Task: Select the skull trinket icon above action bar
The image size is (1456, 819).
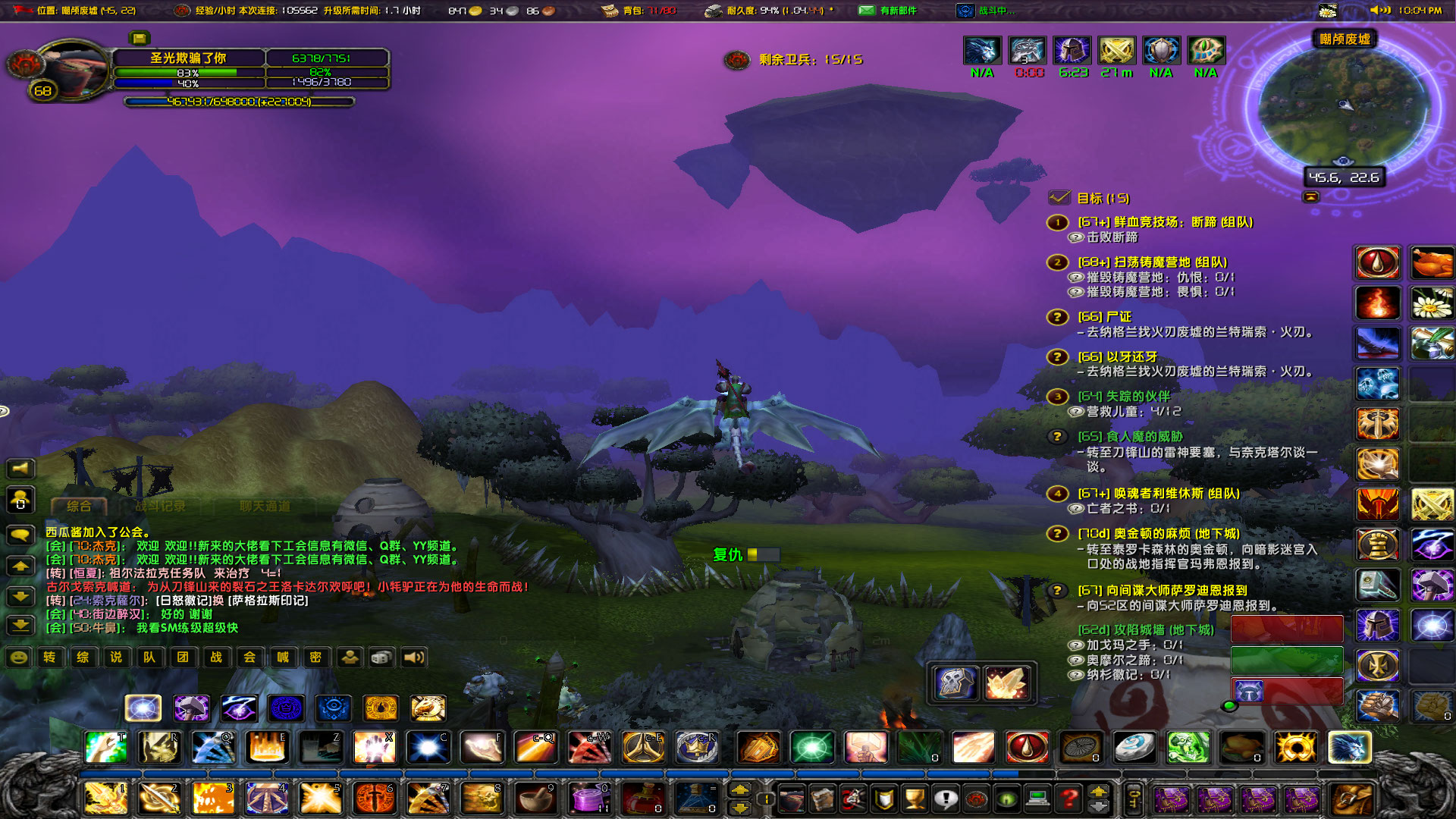Action: tap(954, 681)
